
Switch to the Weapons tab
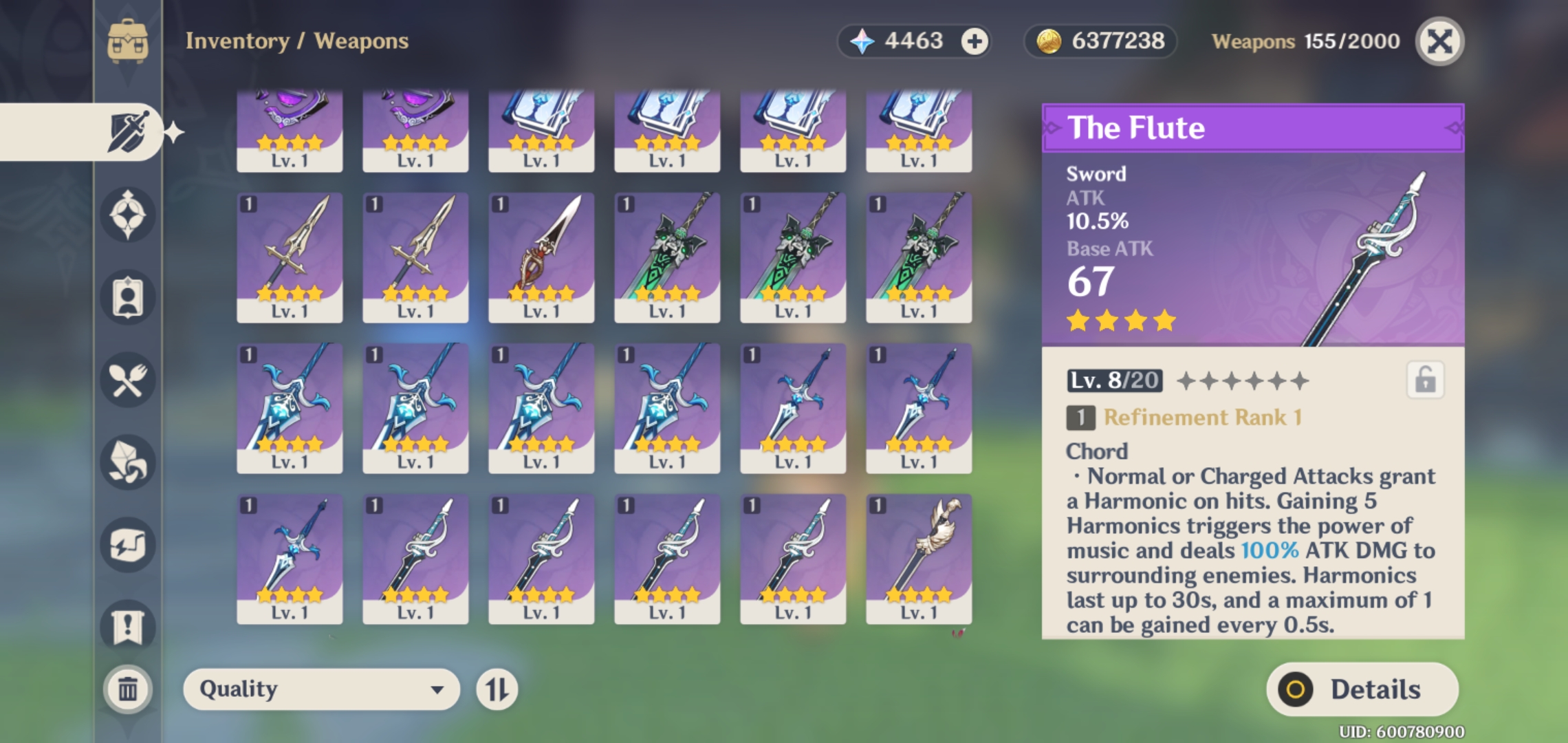[x=128, y=131]
